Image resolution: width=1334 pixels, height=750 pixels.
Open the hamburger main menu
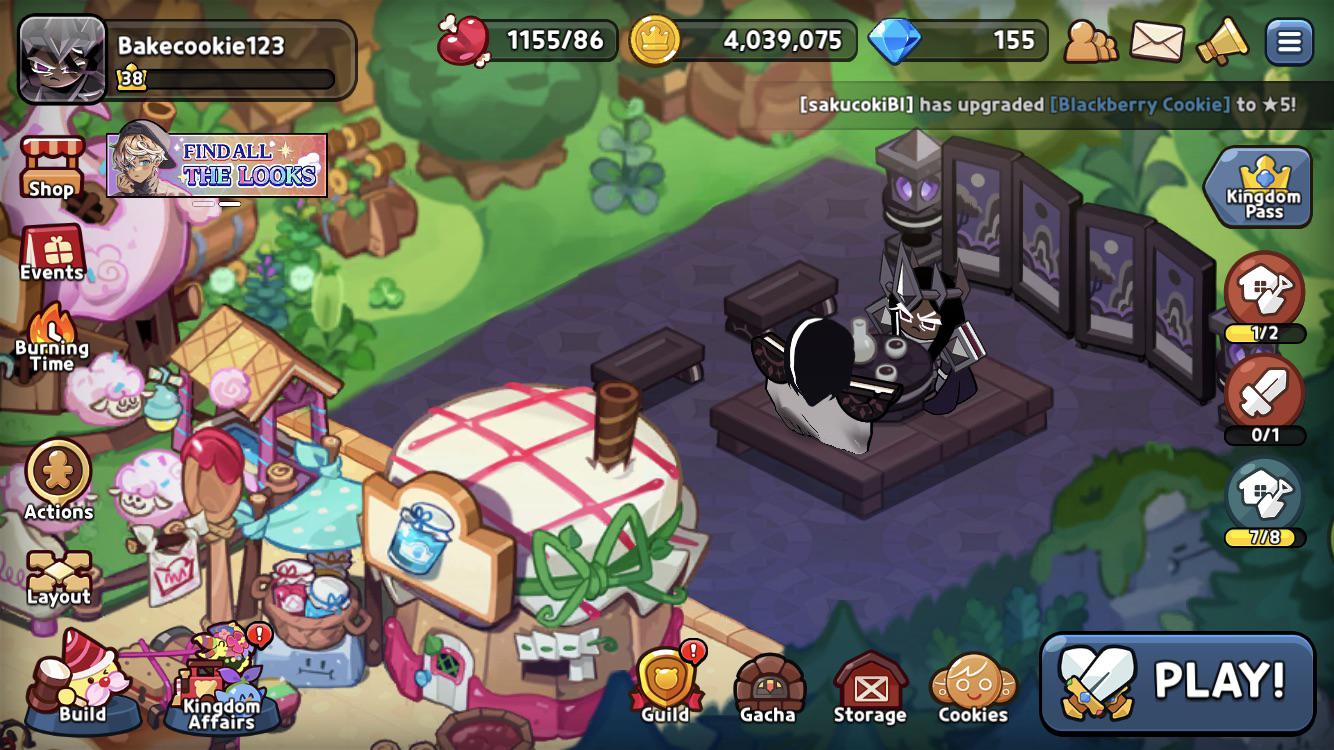[x=1289, y=42]
